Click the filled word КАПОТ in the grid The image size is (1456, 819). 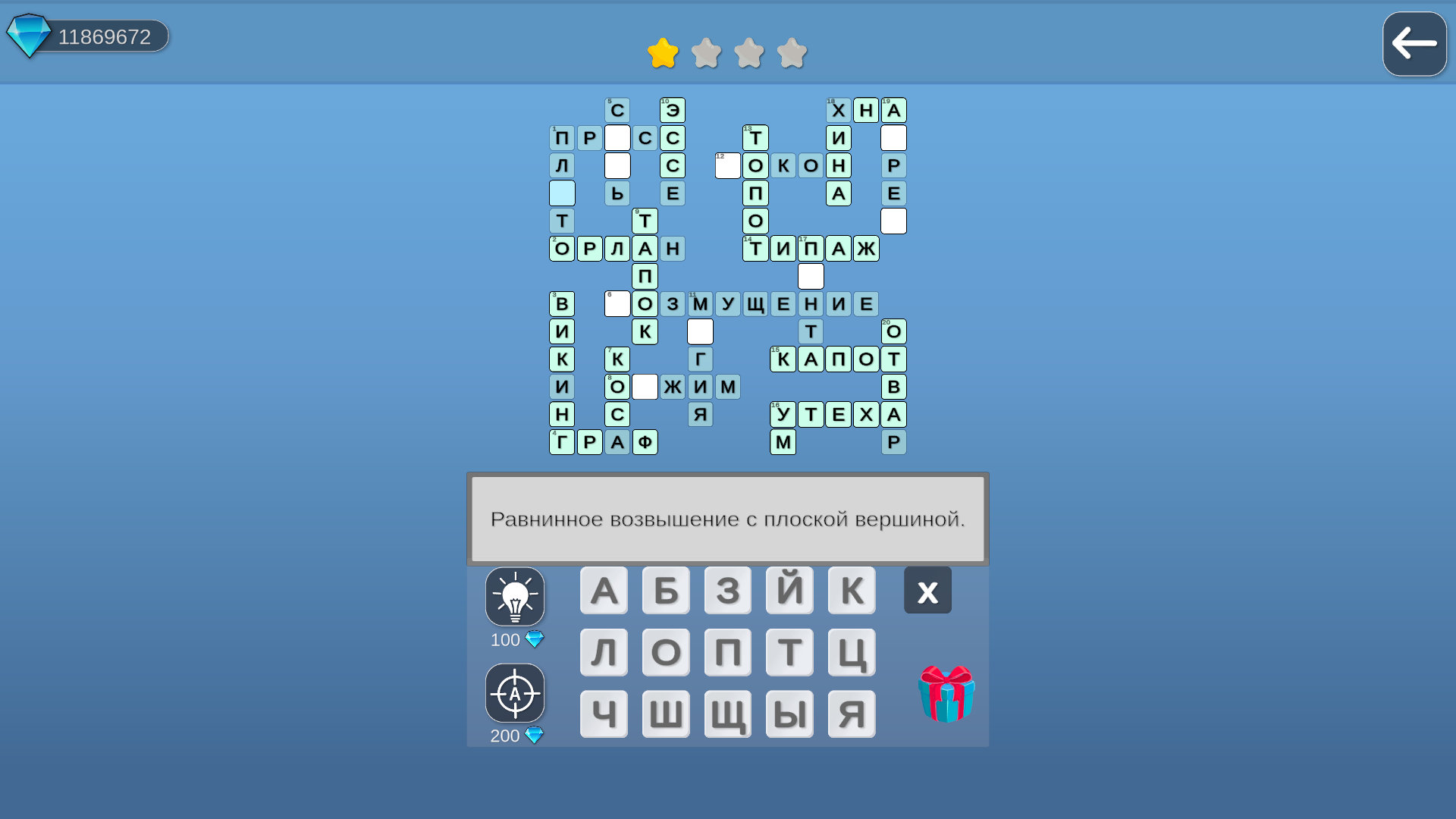(838, 359)
